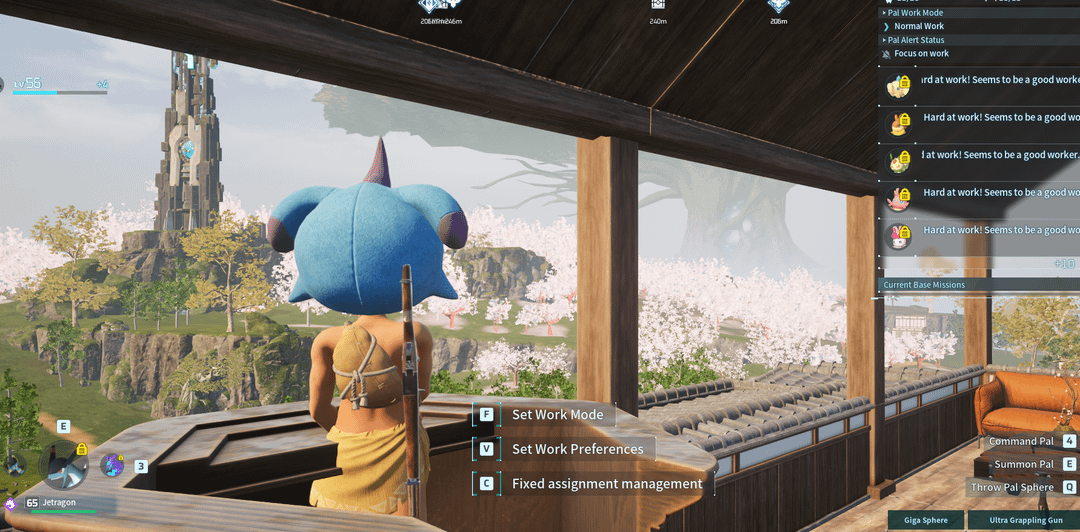Show the +10 additional working pals

[x=1064, y=264]
